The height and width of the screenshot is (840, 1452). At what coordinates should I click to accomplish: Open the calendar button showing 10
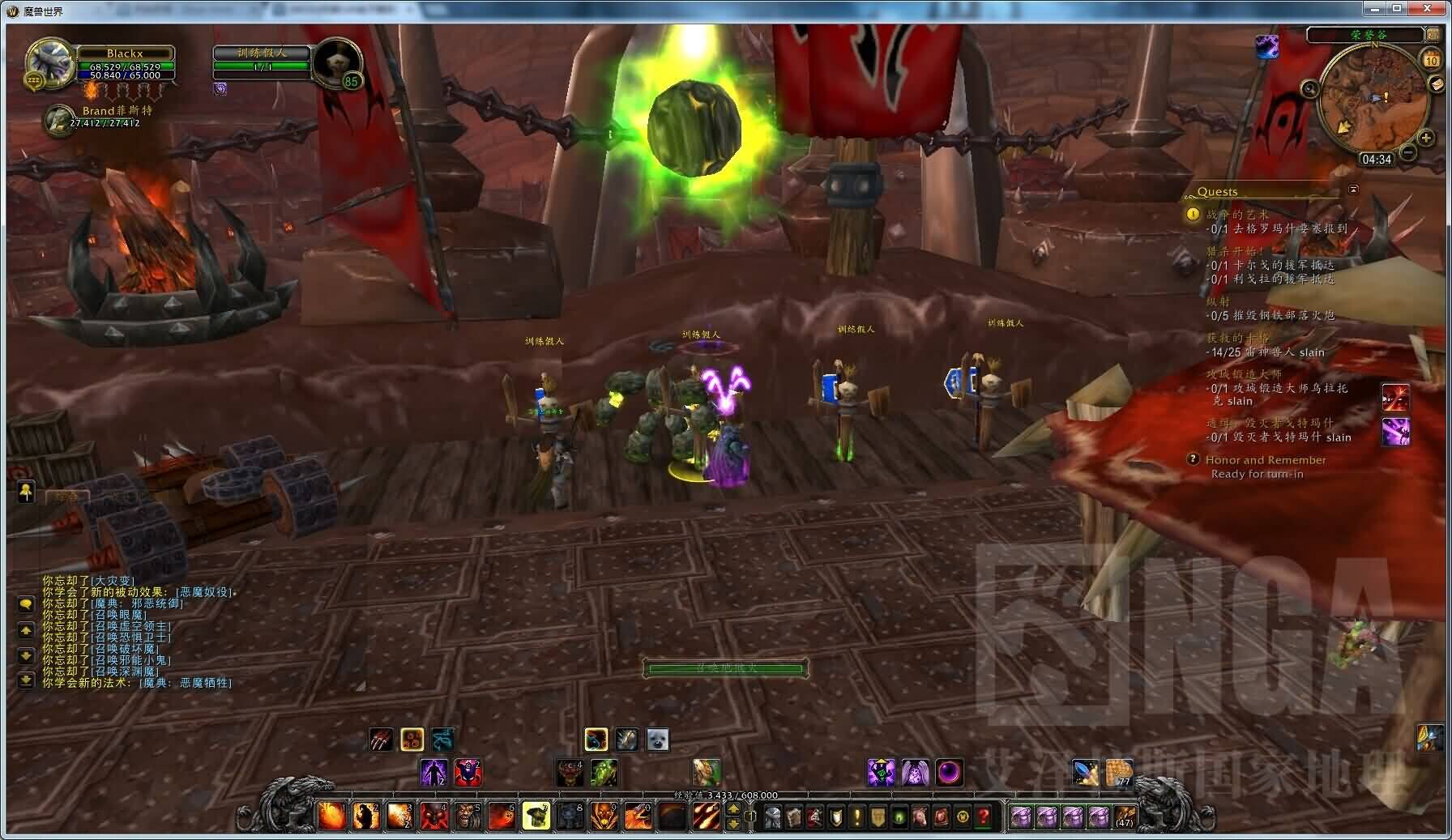[1431, 59]
